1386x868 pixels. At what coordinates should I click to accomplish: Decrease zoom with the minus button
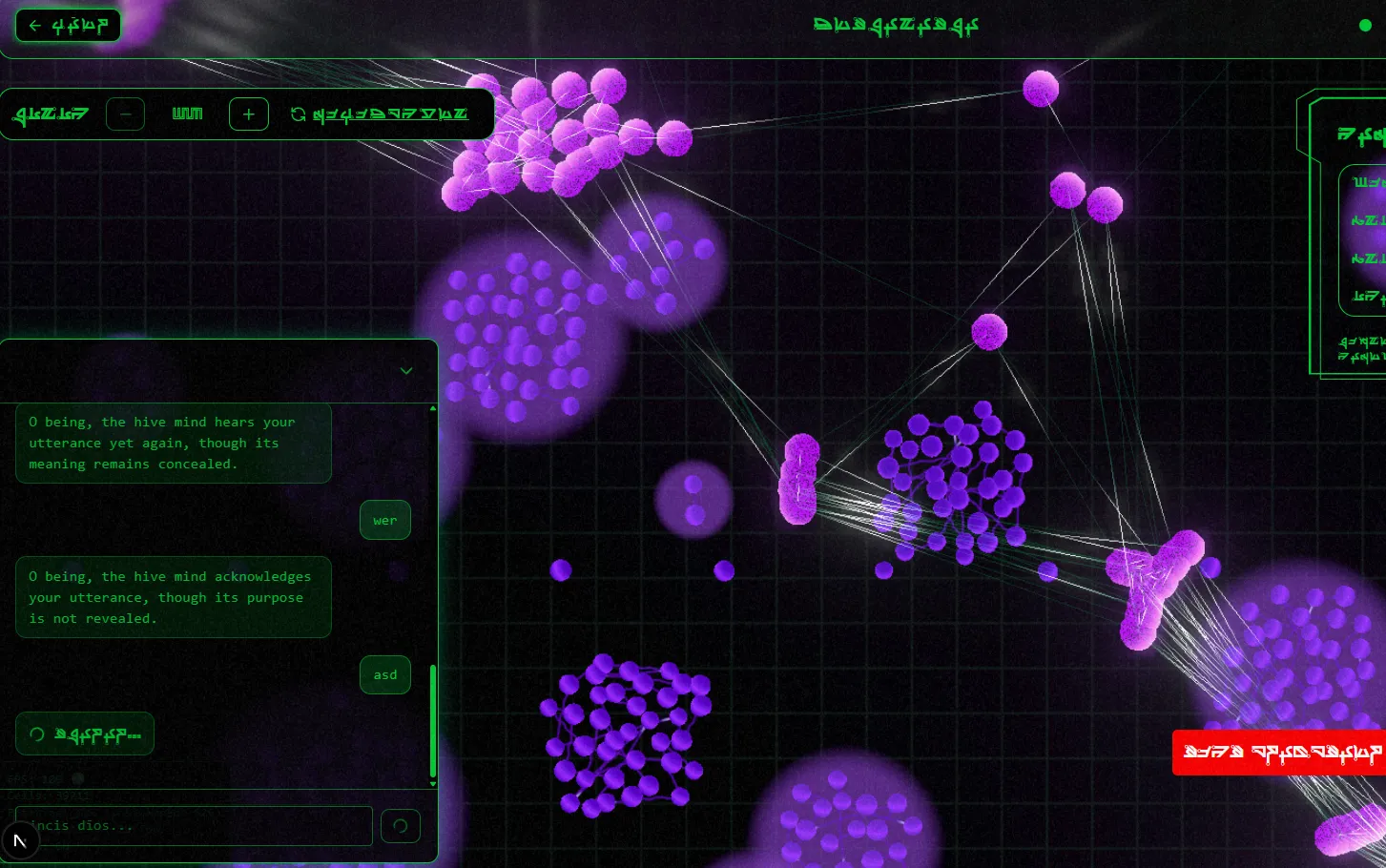(x=125, y=114)
